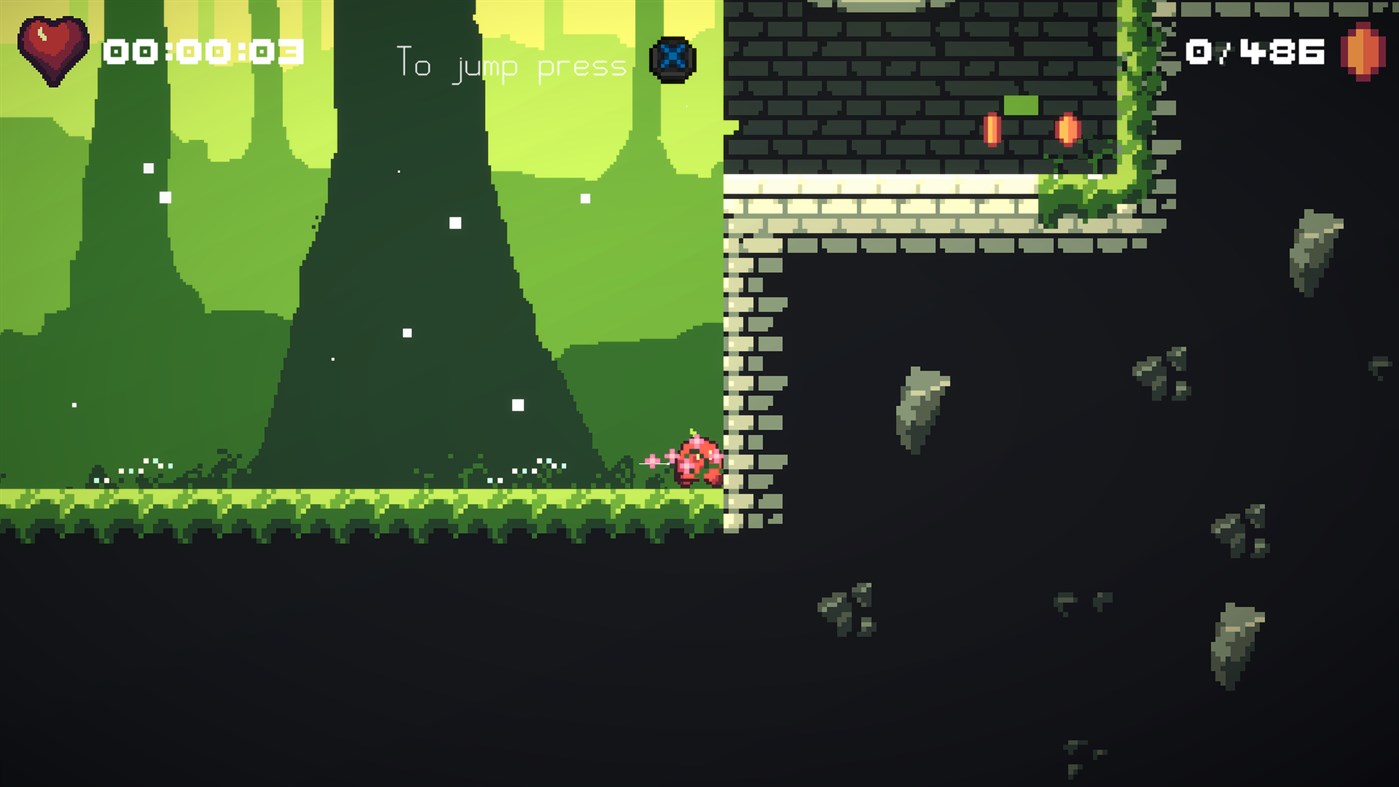Click the left floating fruit collectible
The image size is (1399, 787).
(x=991, y=129)
